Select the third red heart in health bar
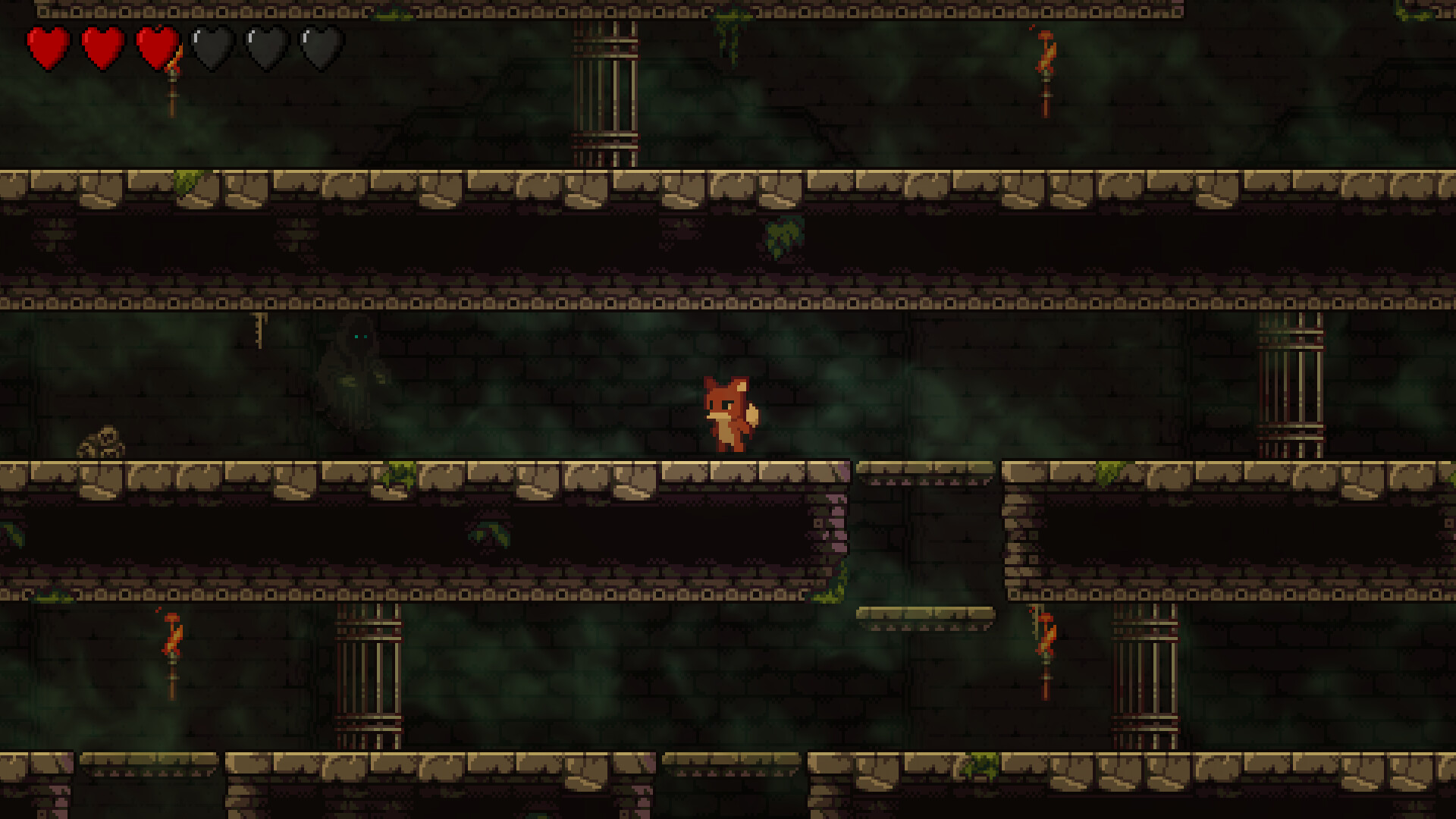Viewport: 1456px width, 819px height. coord(157,47)
